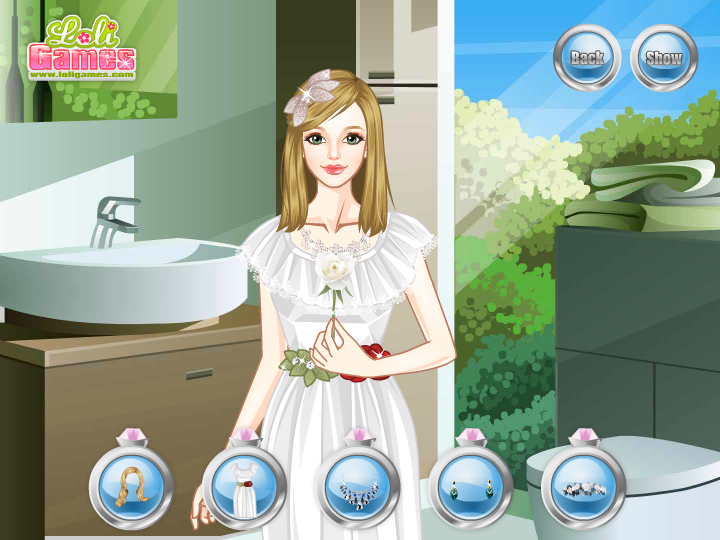Click the Show button
Viewport: 720px width, 540px height.
click(663, 57)
